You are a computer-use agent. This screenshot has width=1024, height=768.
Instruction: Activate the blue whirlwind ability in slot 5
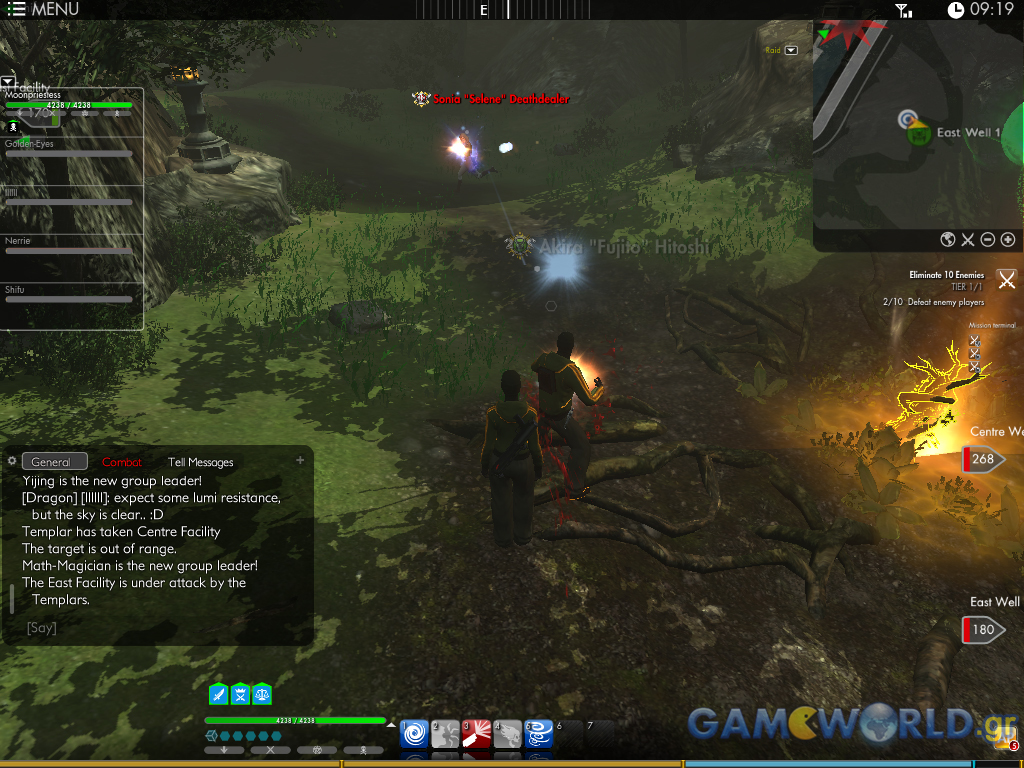click(x=539, y=734)
